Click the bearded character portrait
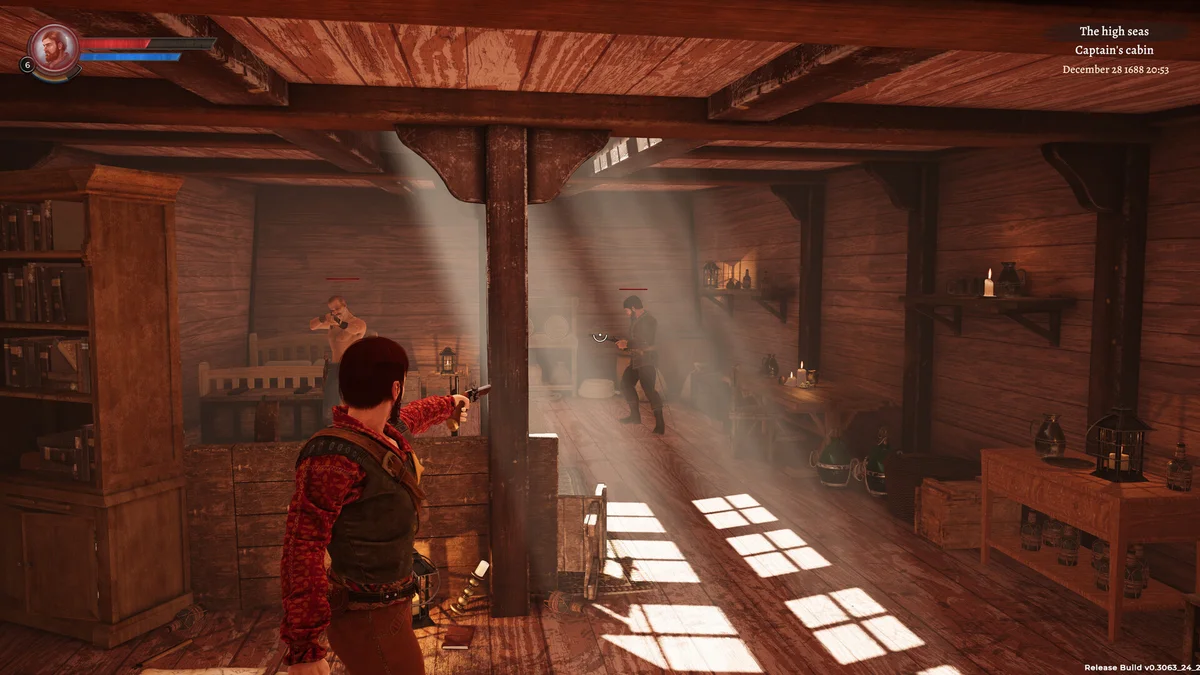Viewport: 1200px width, 675px height. pyautogui.click(x=53, y=47)
